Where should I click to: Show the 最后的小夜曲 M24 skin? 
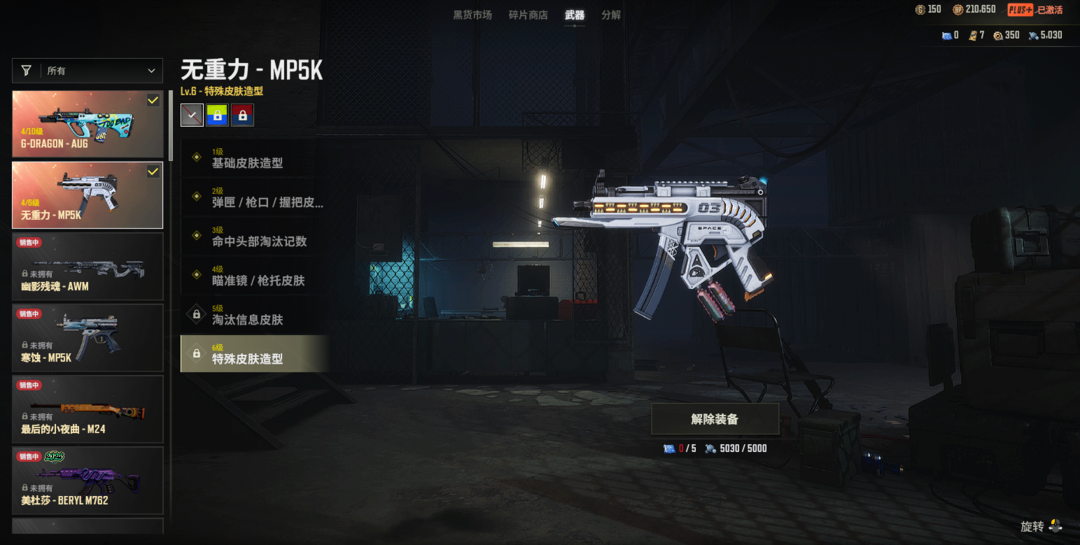tap(87, 409)
